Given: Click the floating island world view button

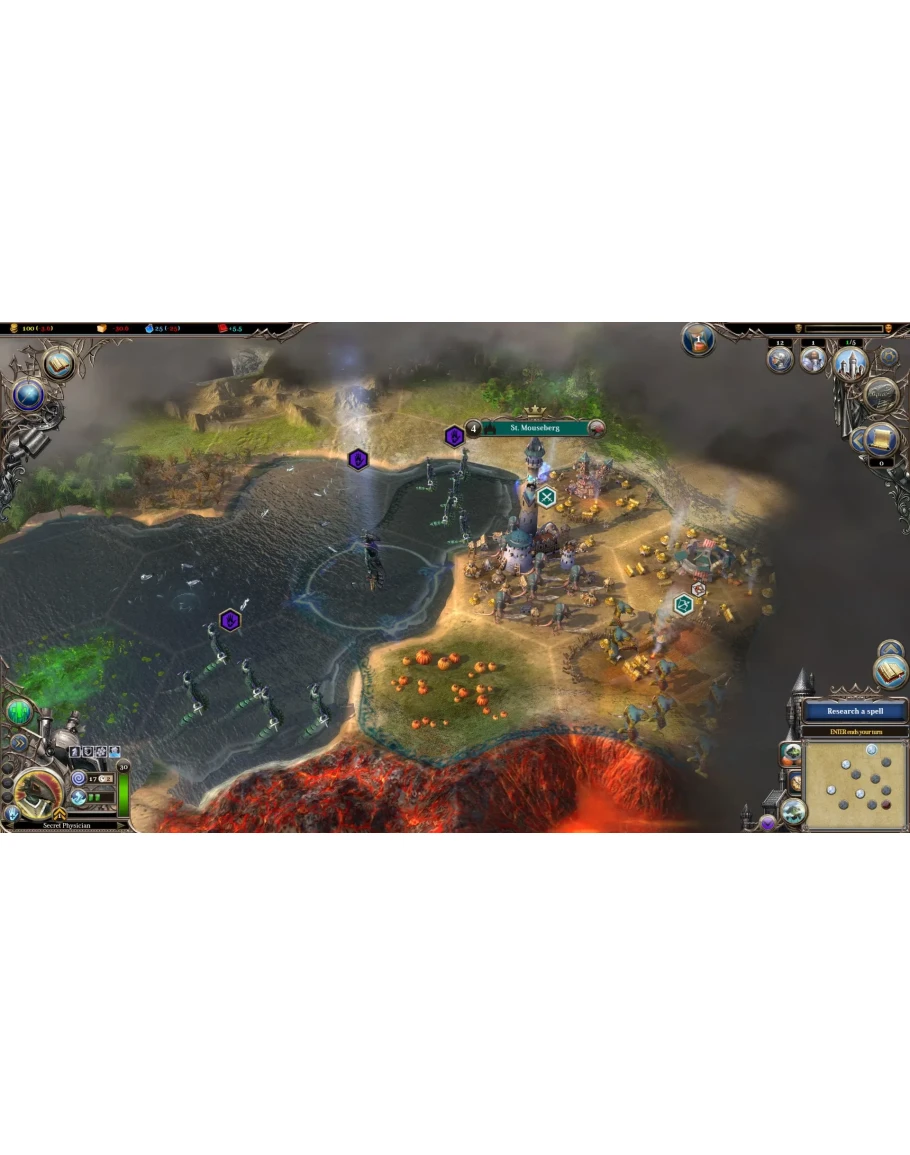Looking at the screenshot, I should click(x=793, y=811).
